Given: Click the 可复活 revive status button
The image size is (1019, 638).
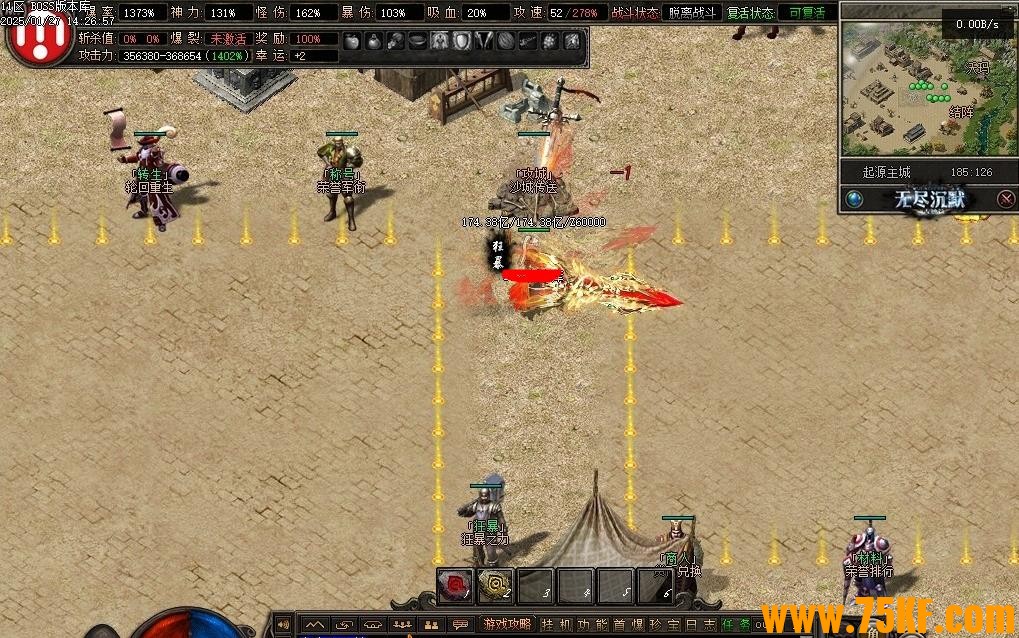Looking at the screenshot, I should click(x=806, y=13).
